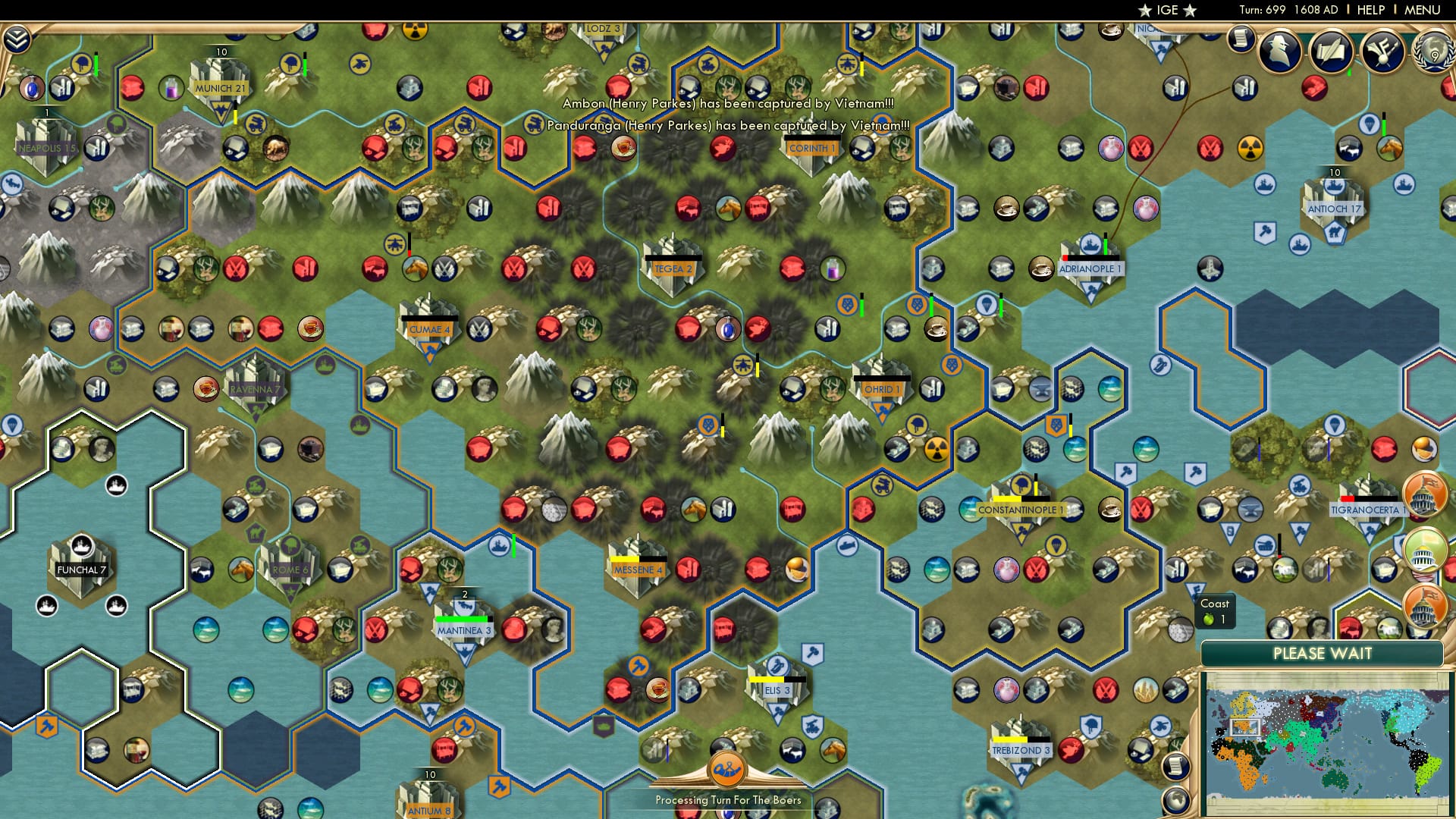
Task: Select the Munich 21 city banner
Action: pyautogui.click(x=220, y=88)
